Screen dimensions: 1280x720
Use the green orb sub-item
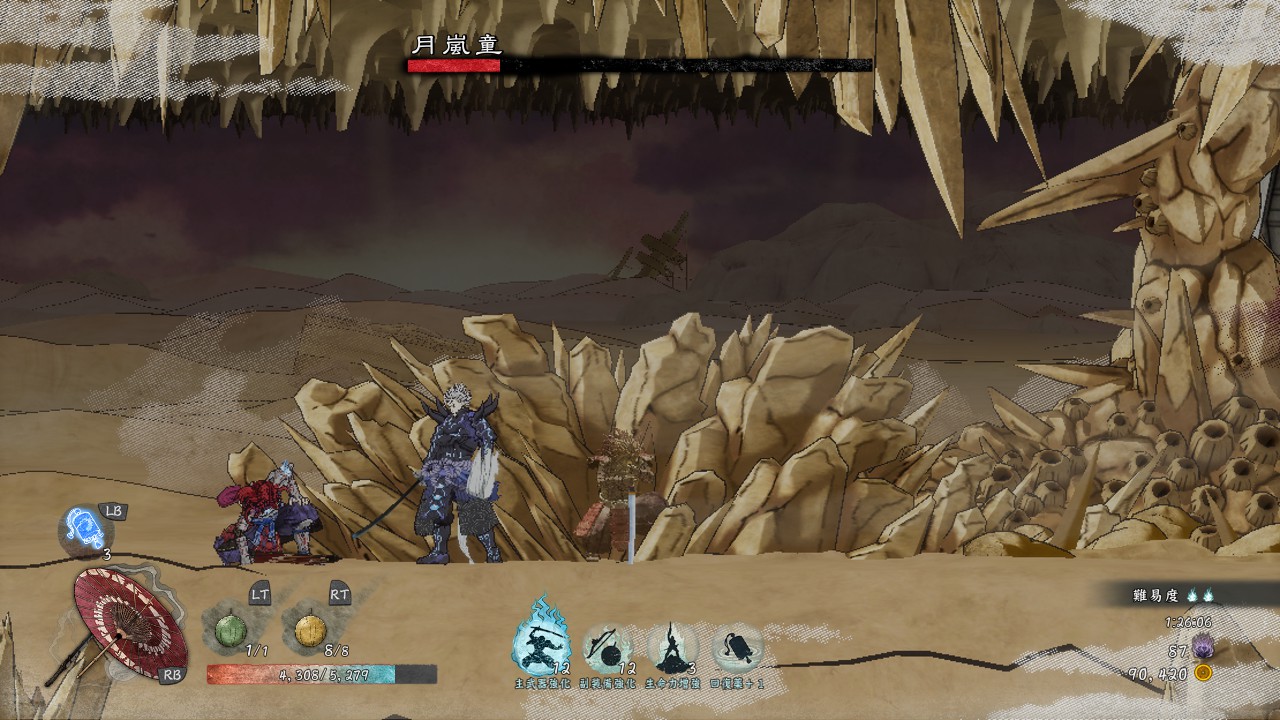(x=230, y=632)
